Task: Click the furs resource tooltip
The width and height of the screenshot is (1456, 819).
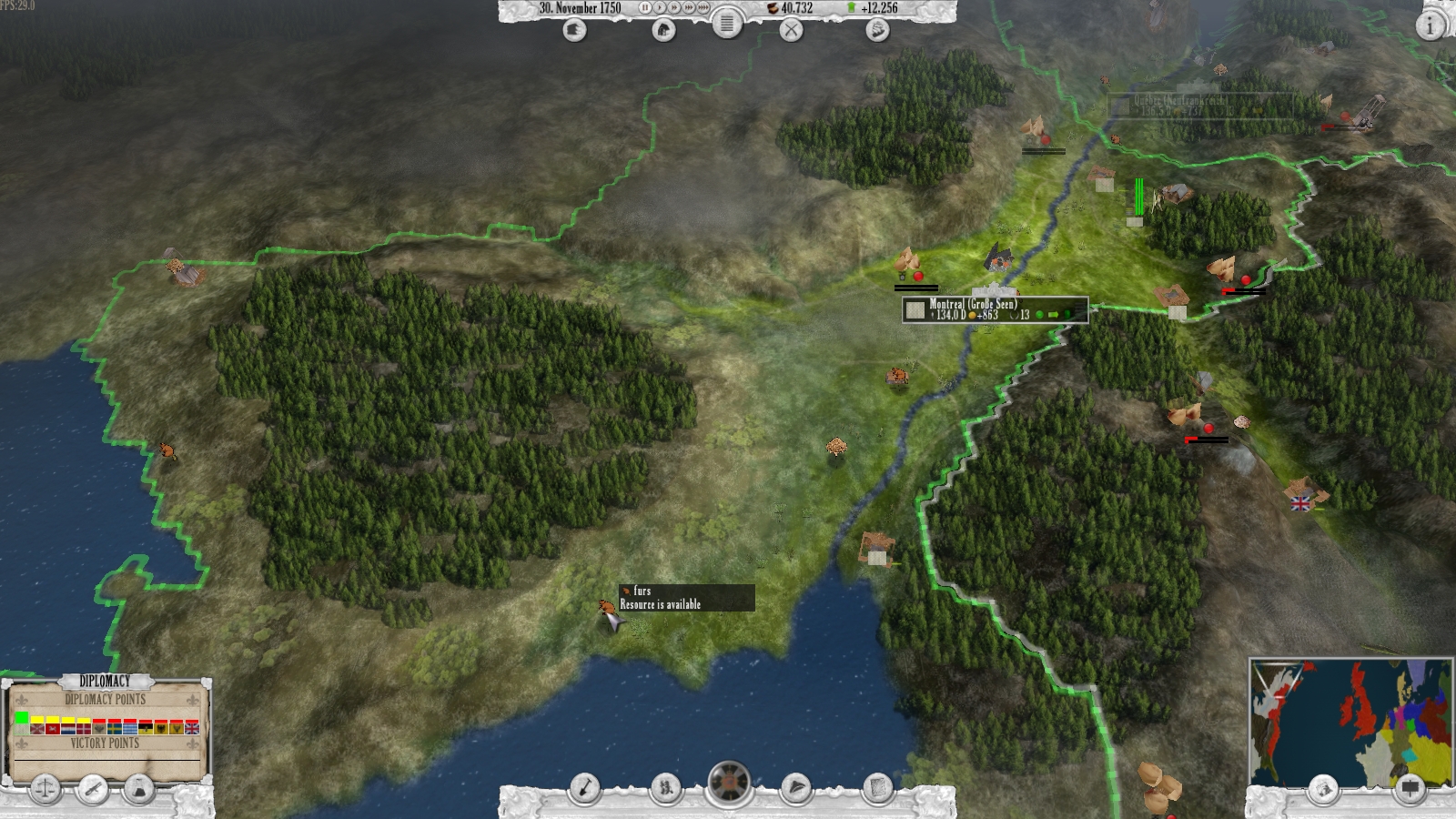Action: [687, 599]
